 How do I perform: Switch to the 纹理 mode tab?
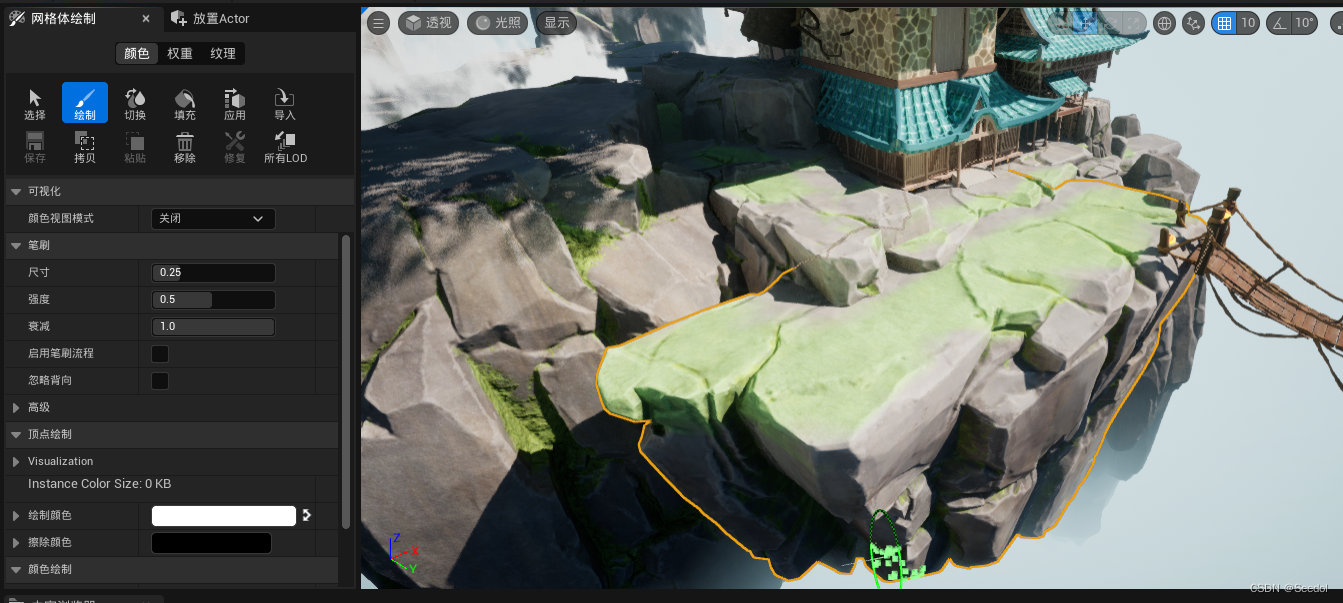[x=223, y=54]
